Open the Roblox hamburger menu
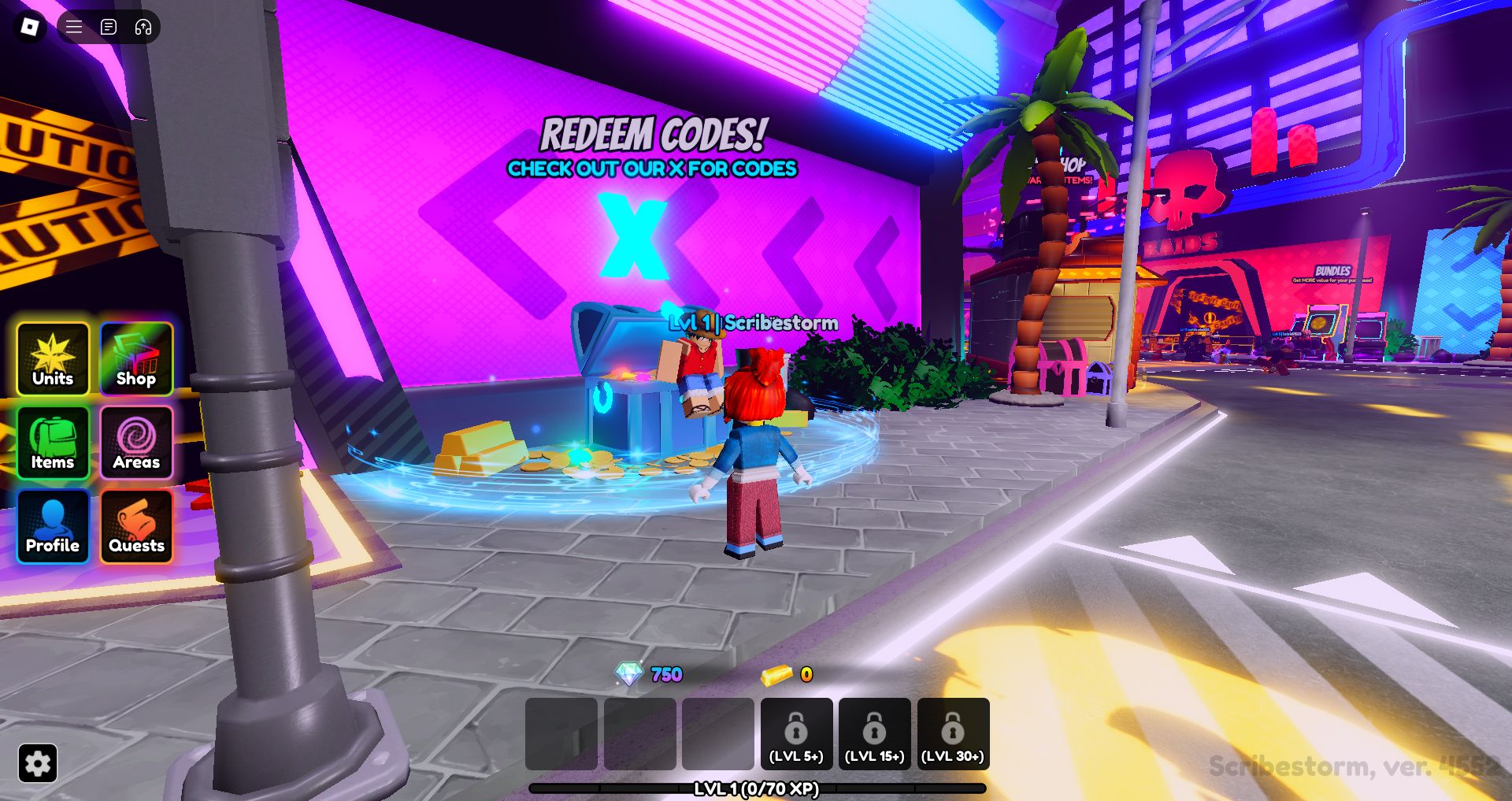 [74, 27]
